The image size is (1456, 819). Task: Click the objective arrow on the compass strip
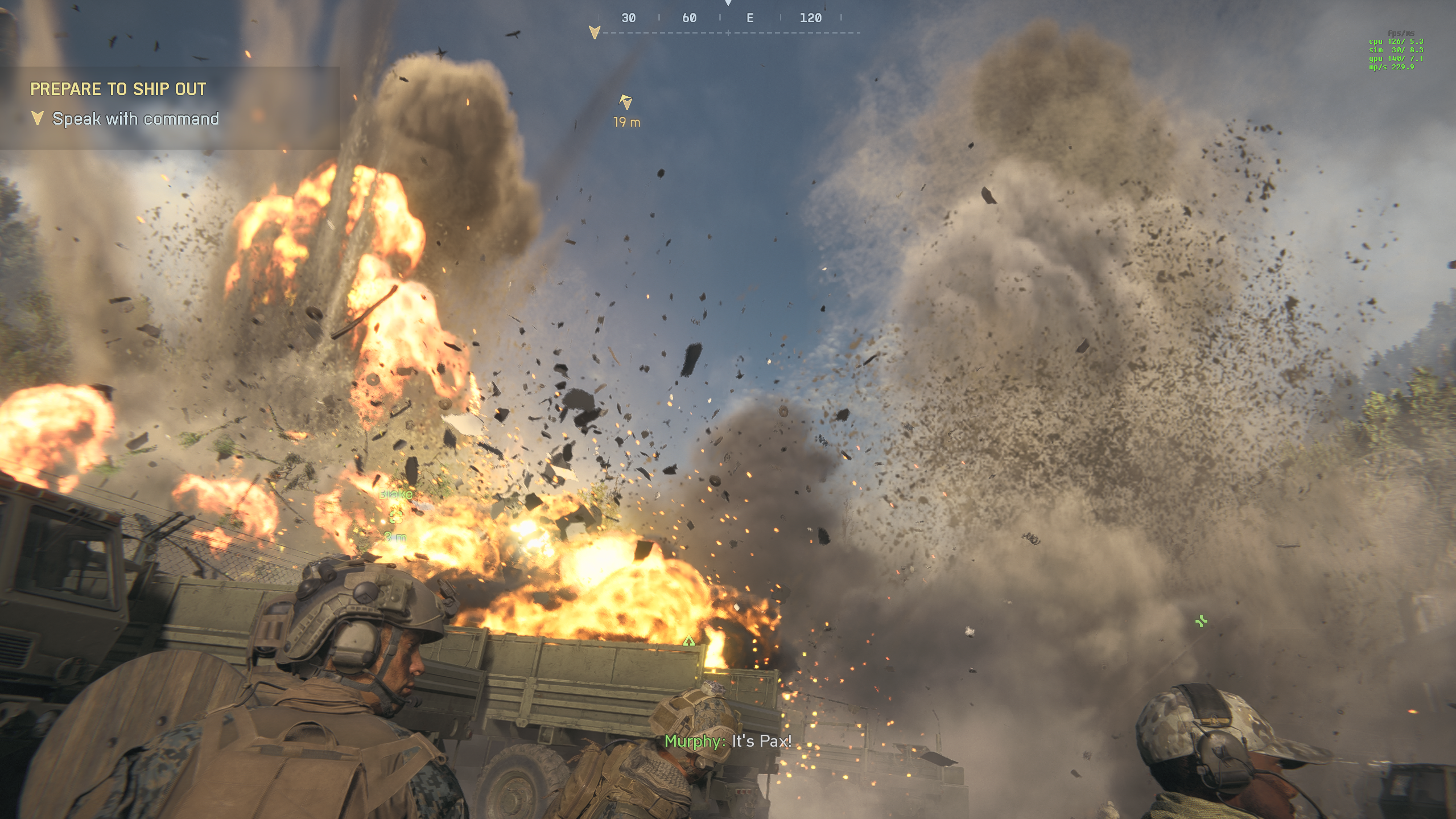click(595, 32)
